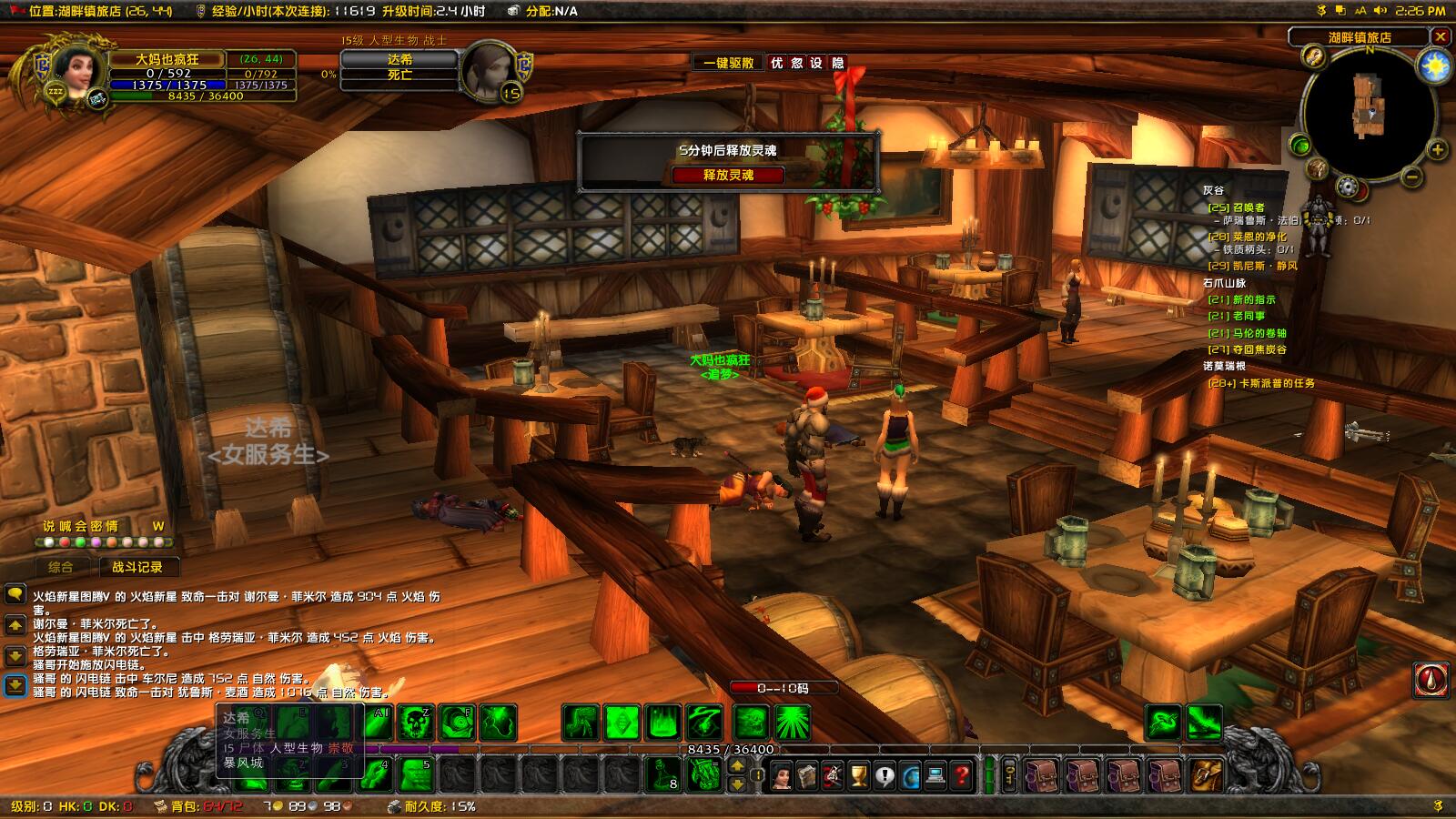Select the 综合 general chat tab

coord(61,567)
